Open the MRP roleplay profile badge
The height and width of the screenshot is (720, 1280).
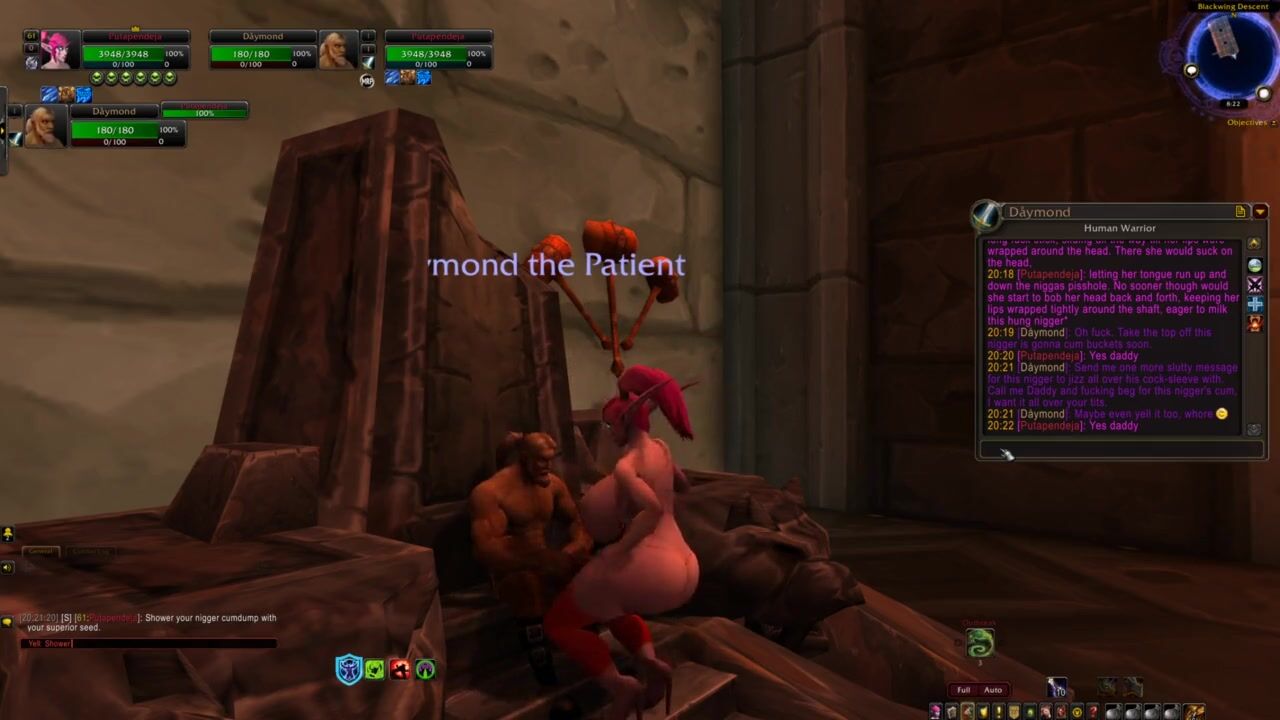pyautogui.click(x=367, y=80)
